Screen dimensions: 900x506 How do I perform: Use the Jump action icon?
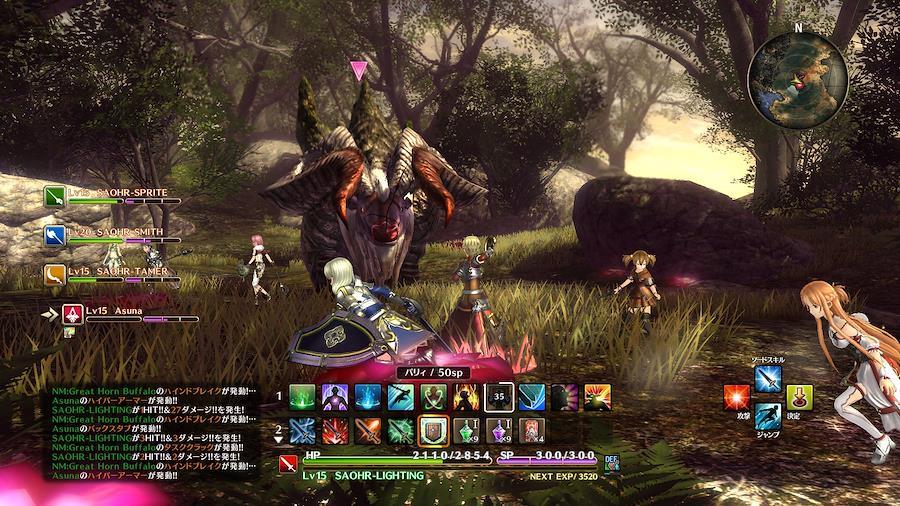click(768, 416)
